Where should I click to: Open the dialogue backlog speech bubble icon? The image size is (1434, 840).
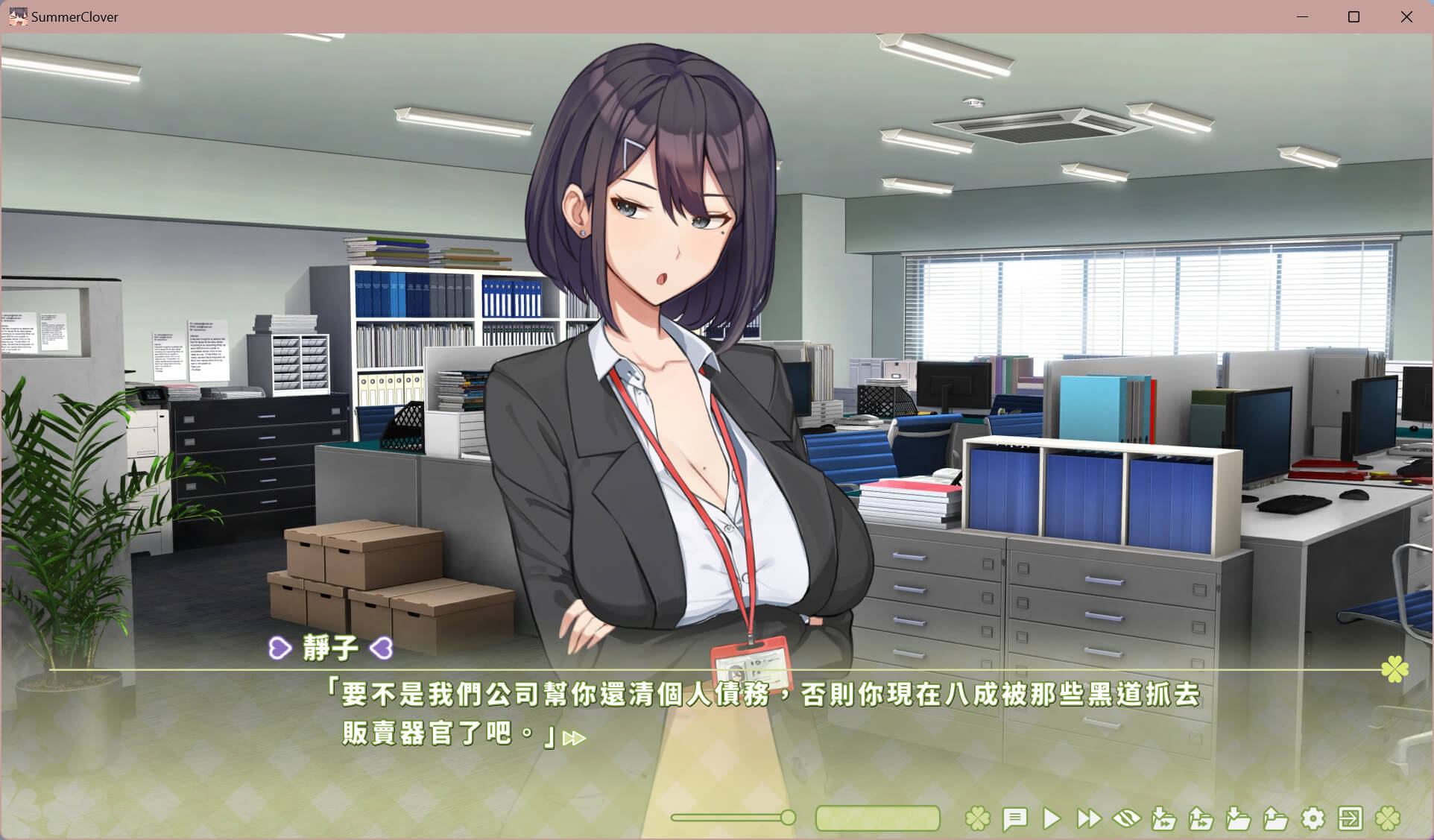point(1014,818)
